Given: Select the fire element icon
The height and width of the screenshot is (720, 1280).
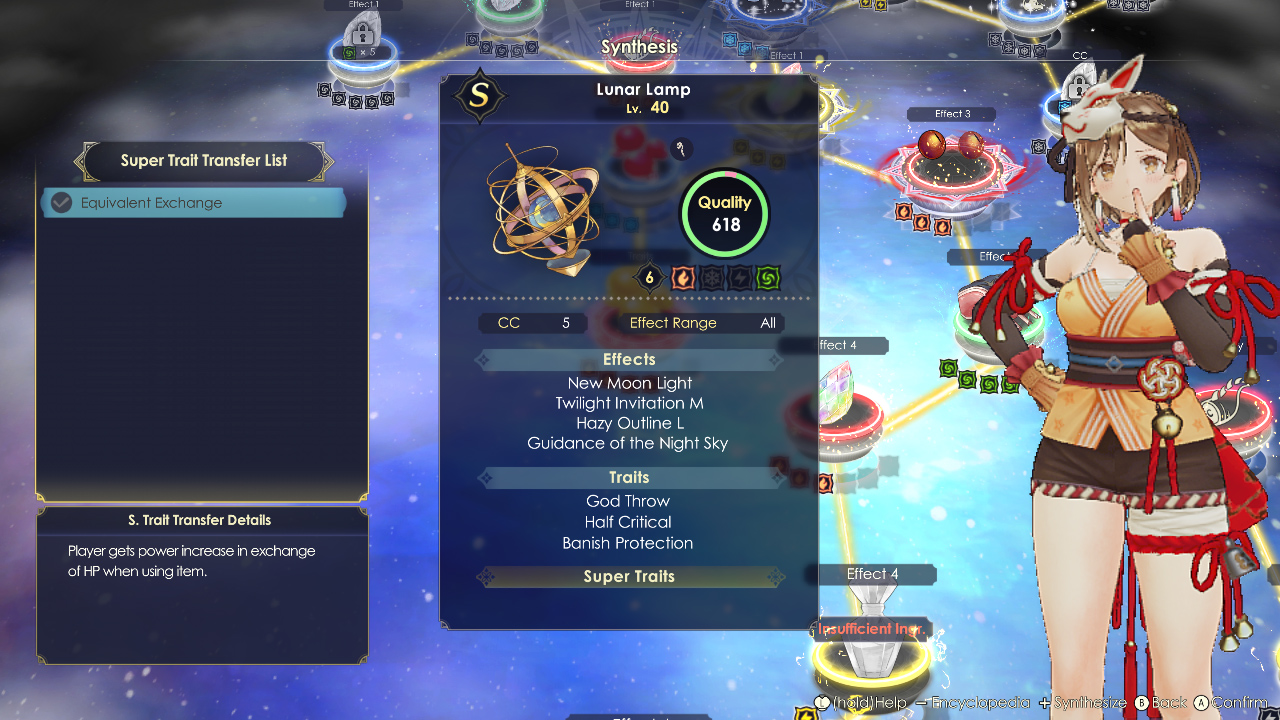Looking at the screenshot, I should point(683,277).
